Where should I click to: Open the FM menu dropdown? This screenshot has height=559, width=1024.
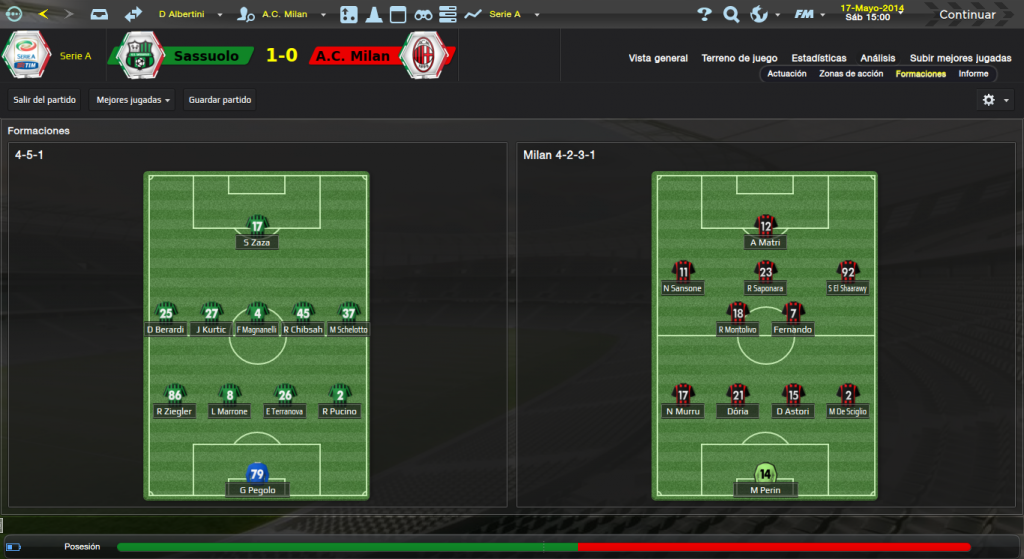tap(807, 15)
